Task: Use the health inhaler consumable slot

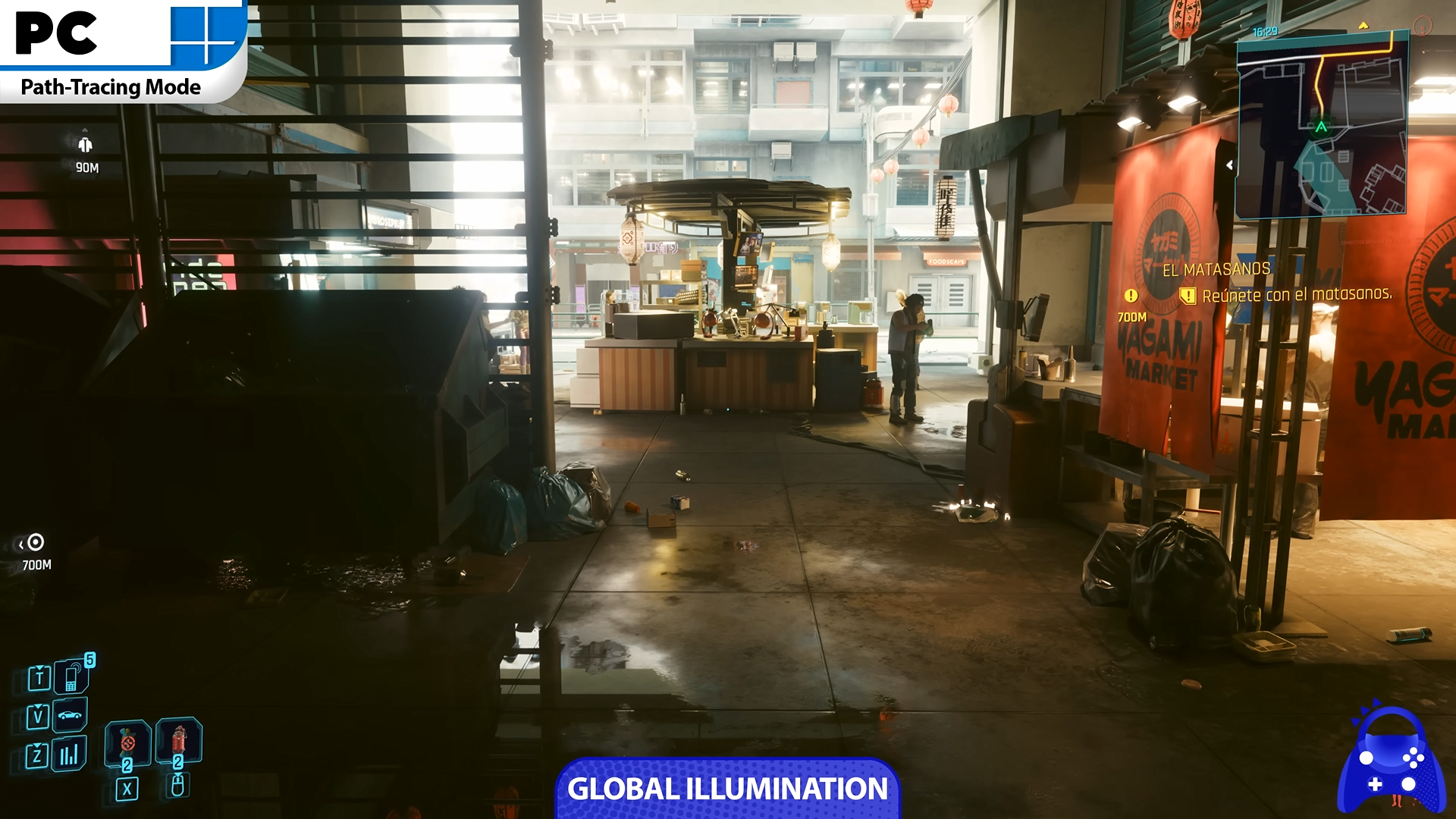Action: pos(127,742)
